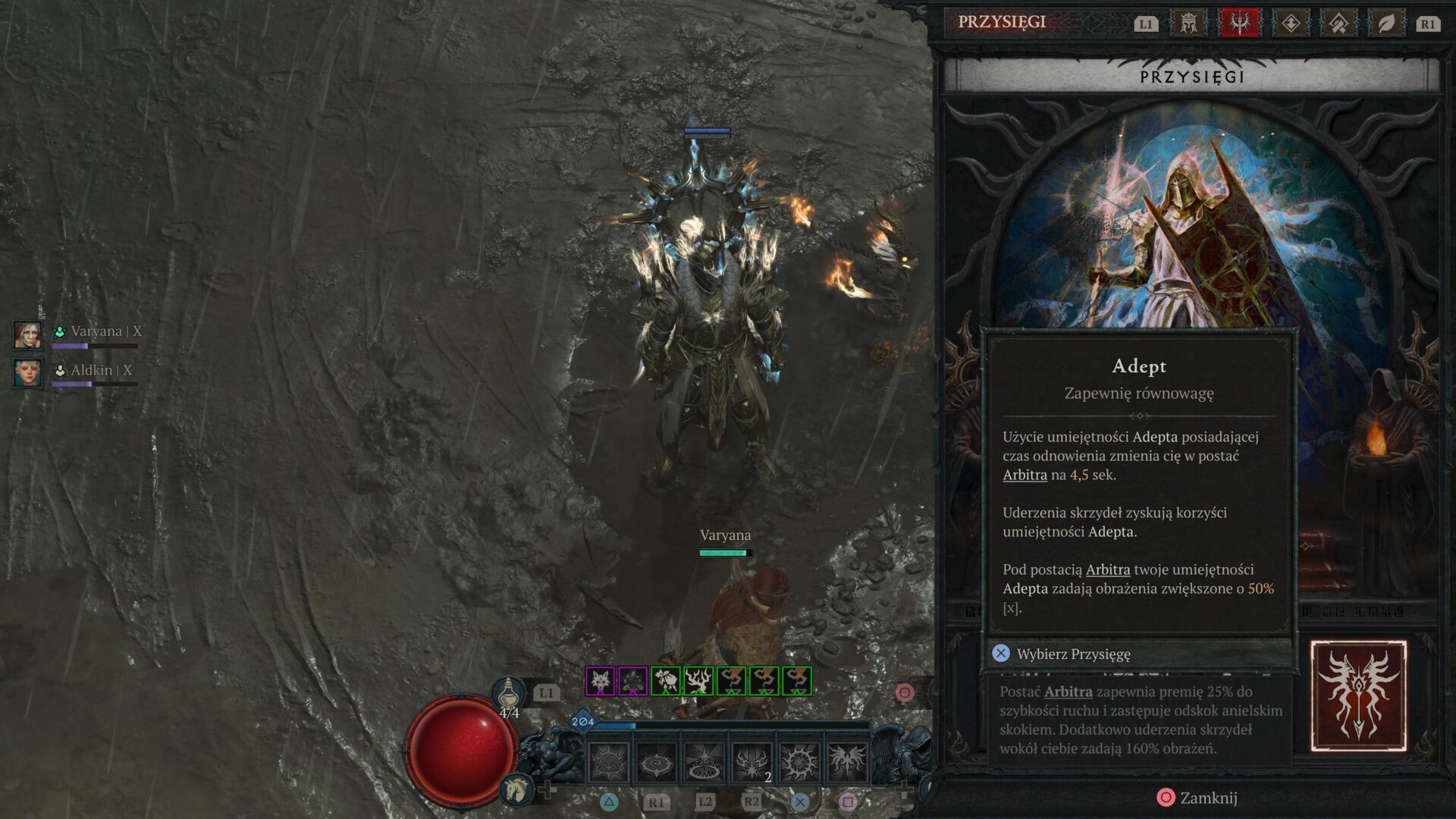Select the winged sword Przysięgi tab

1239,24
